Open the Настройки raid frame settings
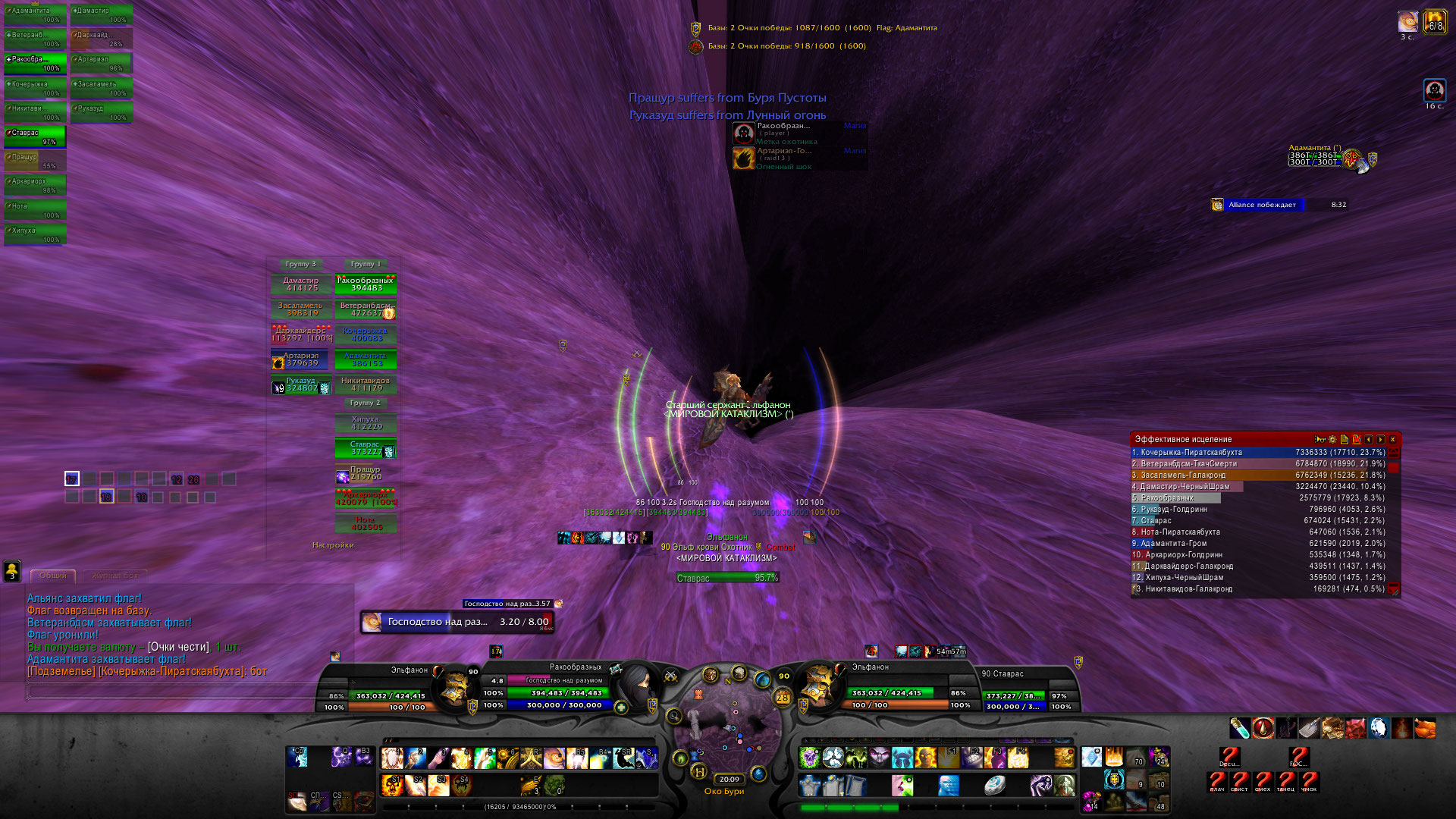Image resolution: width=1456 pixels, height=819 pixels. pyautogui.click(x=333, y=545)
